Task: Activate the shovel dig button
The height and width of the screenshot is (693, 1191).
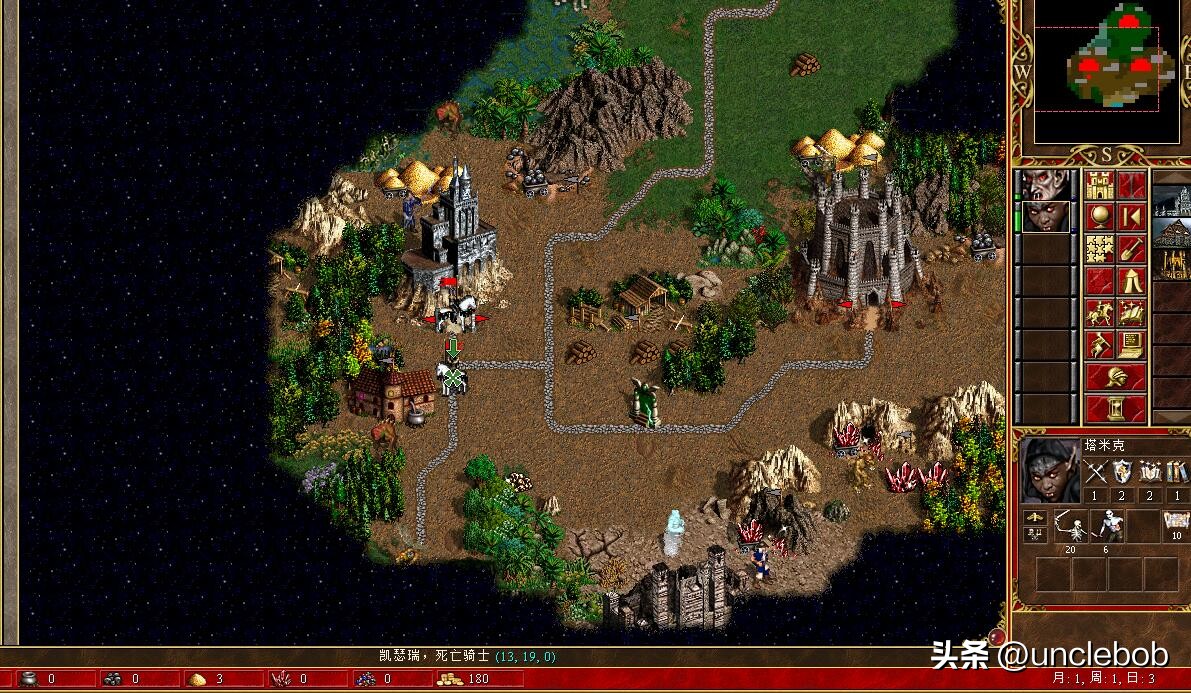Action: click(x=1131, y=249)
